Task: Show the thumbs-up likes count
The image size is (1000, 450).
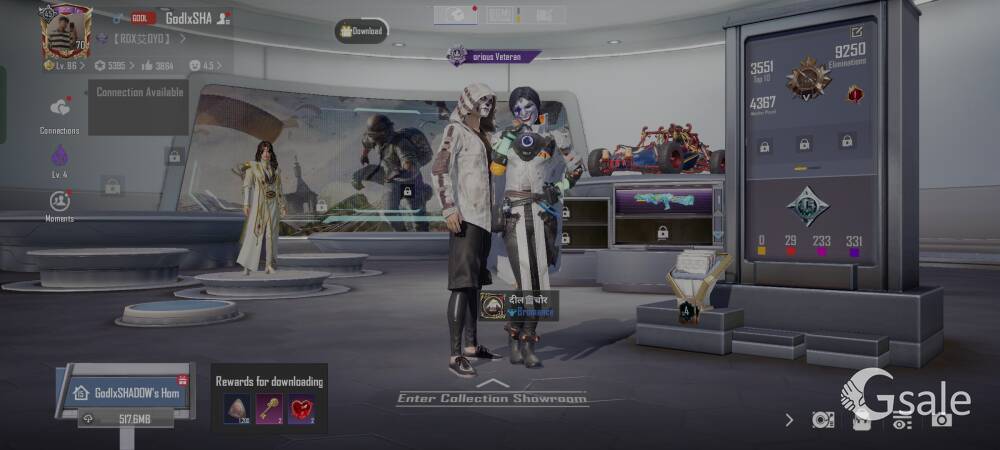Action: (158, 66)
